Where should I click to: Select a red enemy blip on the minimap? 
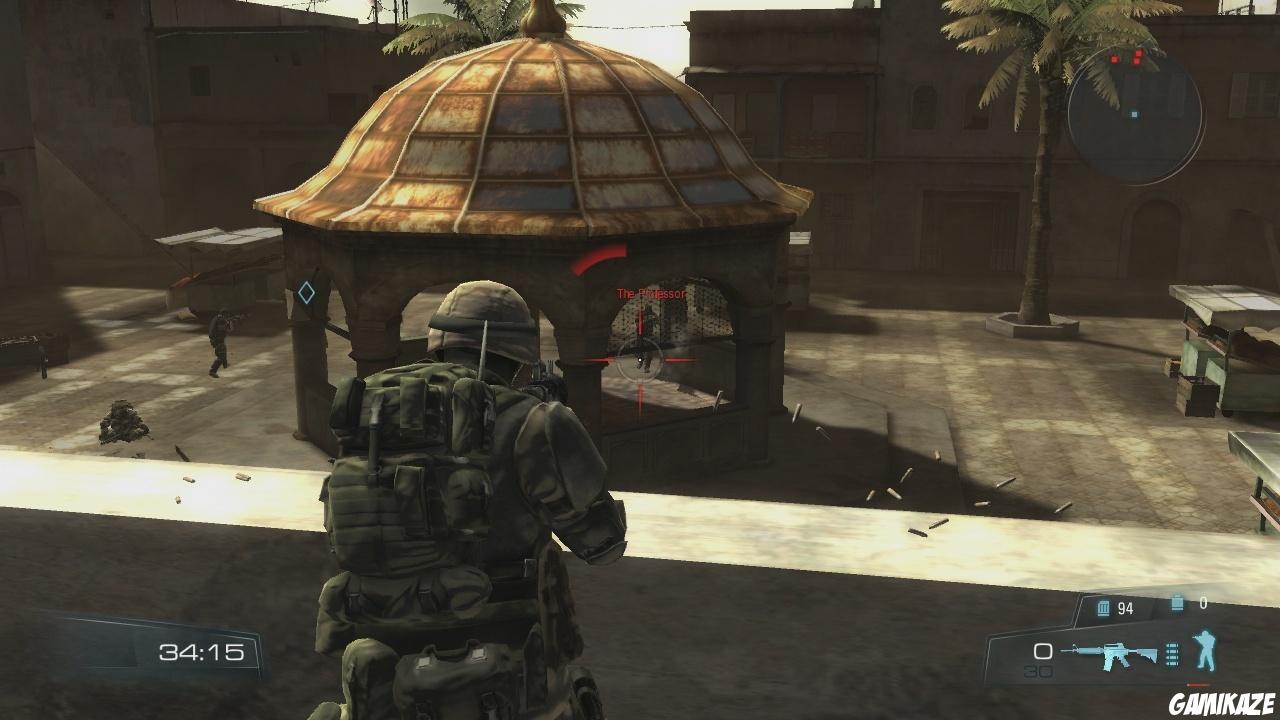point(1115,59)
